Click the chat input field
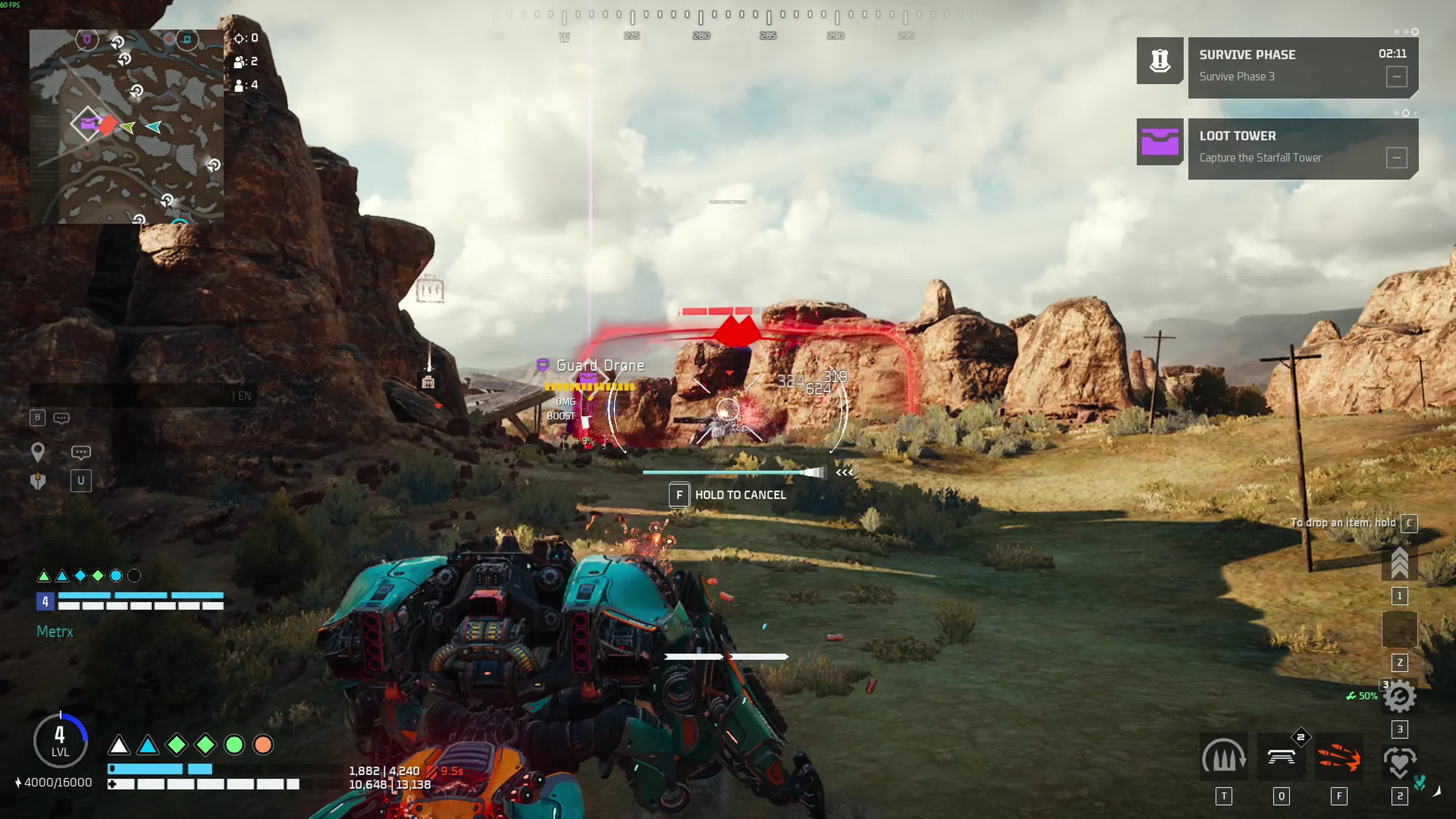Viewport: 1456px width, 819px height. coord(130,395)
